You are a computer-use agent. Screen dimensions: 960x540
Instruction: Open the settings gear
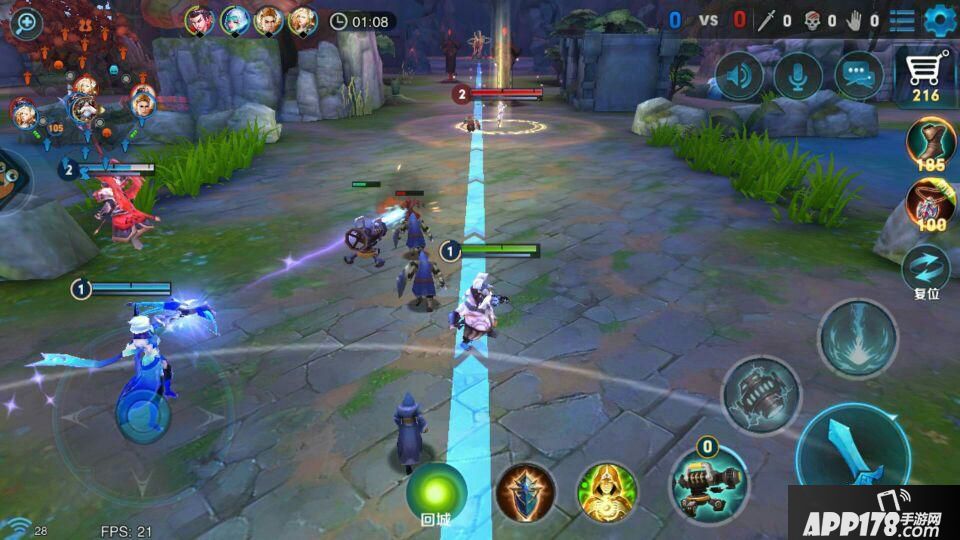click(x=940, y=19)
